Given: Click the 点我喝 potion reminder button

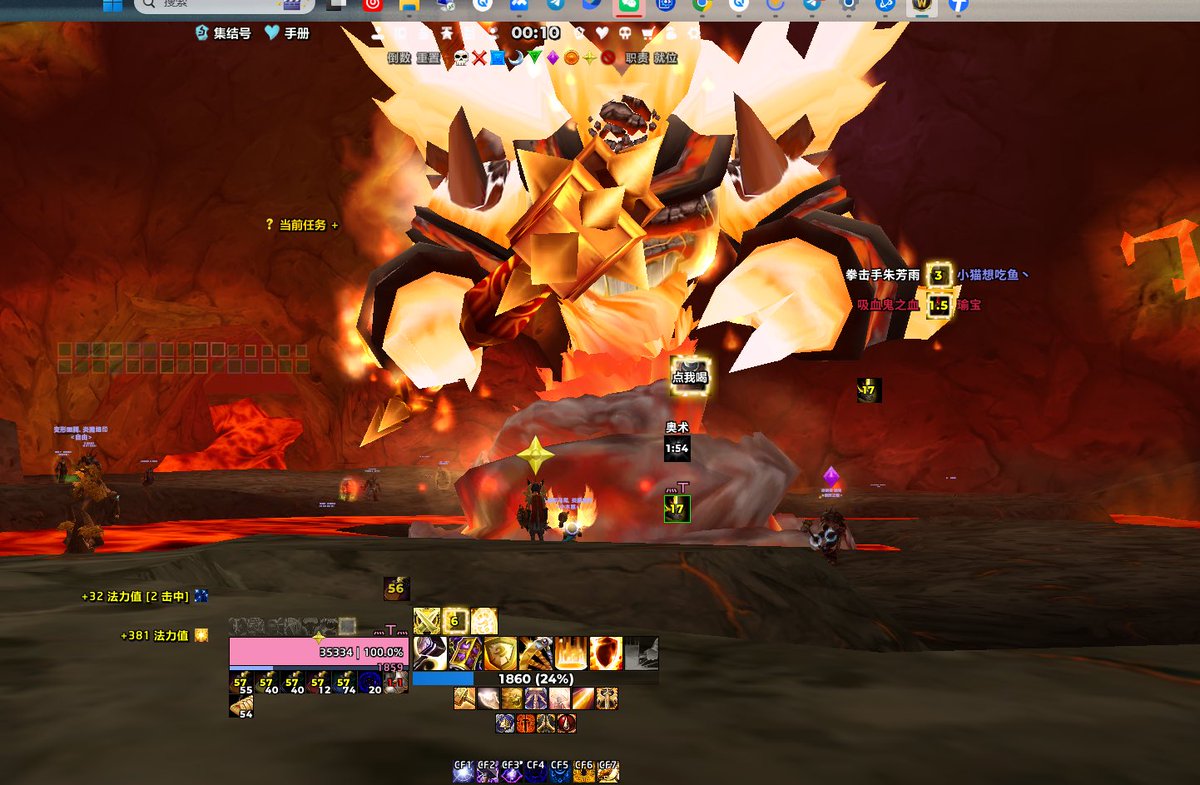Looking at the screenshot, I should [x=690, y=376].
